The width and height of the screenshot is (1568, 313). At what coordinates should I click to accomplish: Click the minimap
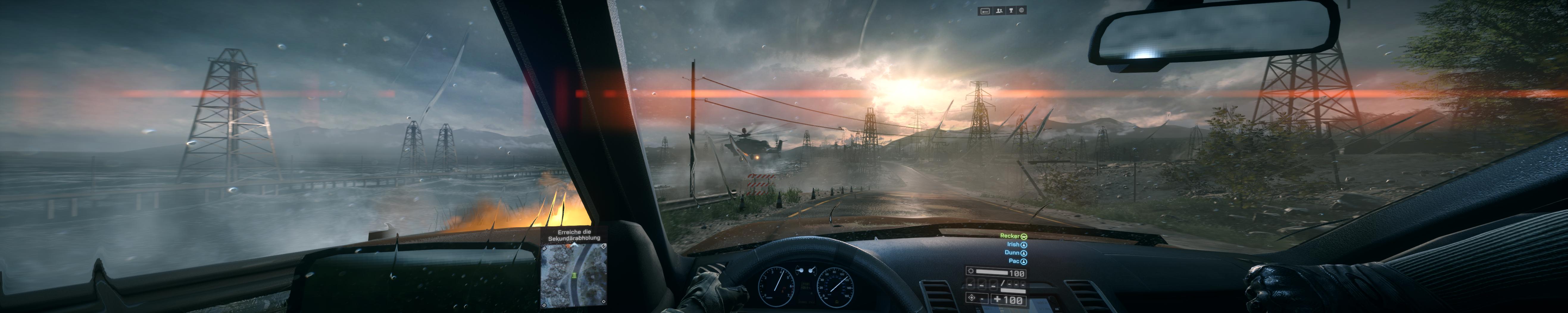click(x=574, y=274)
